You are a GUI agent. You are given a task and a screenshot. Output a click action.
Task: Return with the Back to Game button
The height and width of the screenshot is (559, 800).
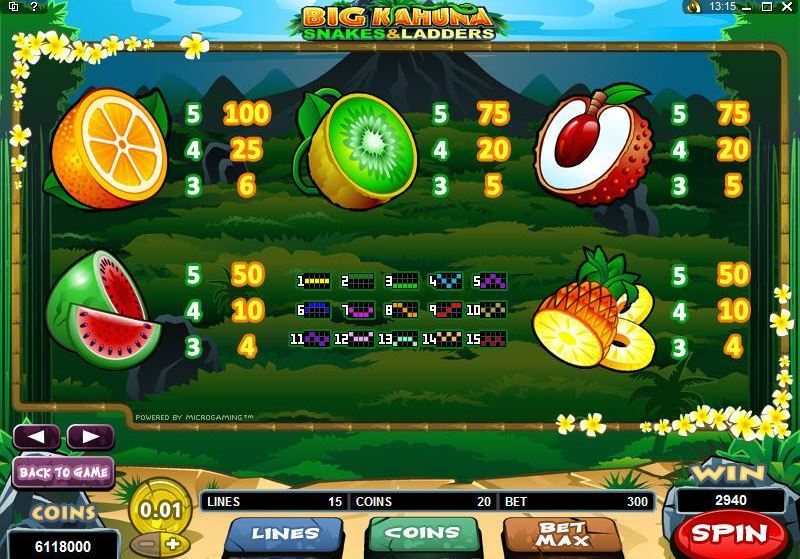coord(64,472)
